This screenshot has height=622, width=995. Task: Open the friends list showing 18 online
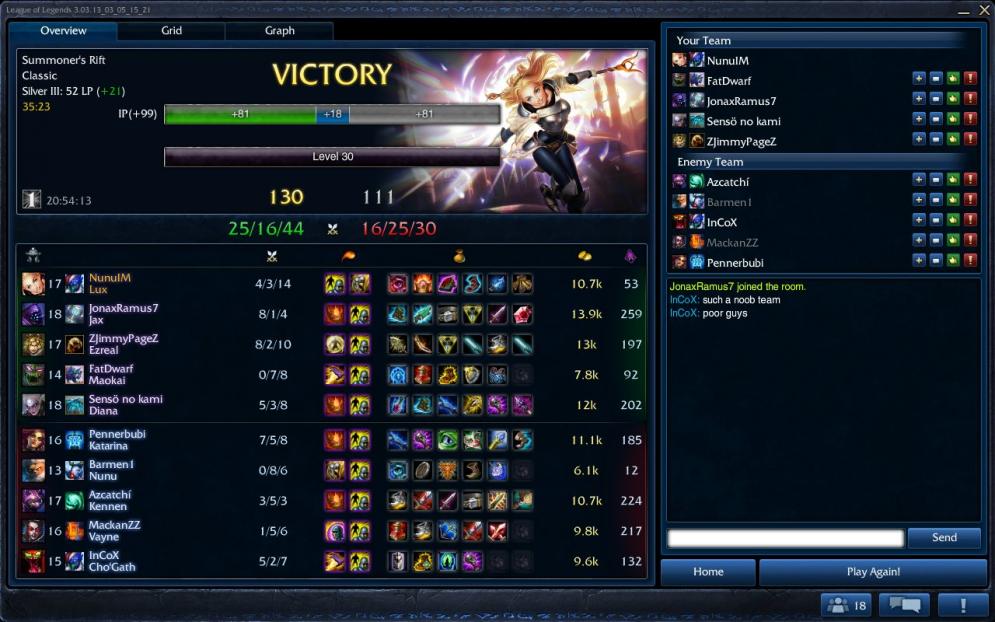pos(846,605)
